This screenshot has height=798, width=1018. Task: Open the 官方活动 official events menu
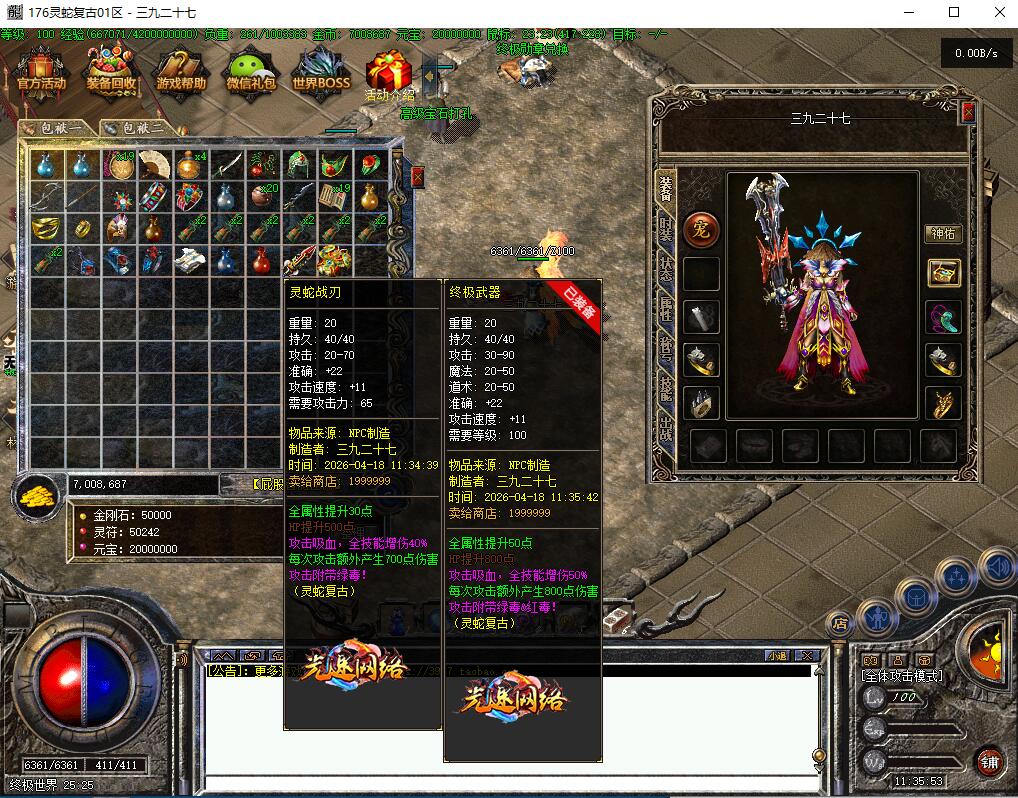tap(41, 74)
